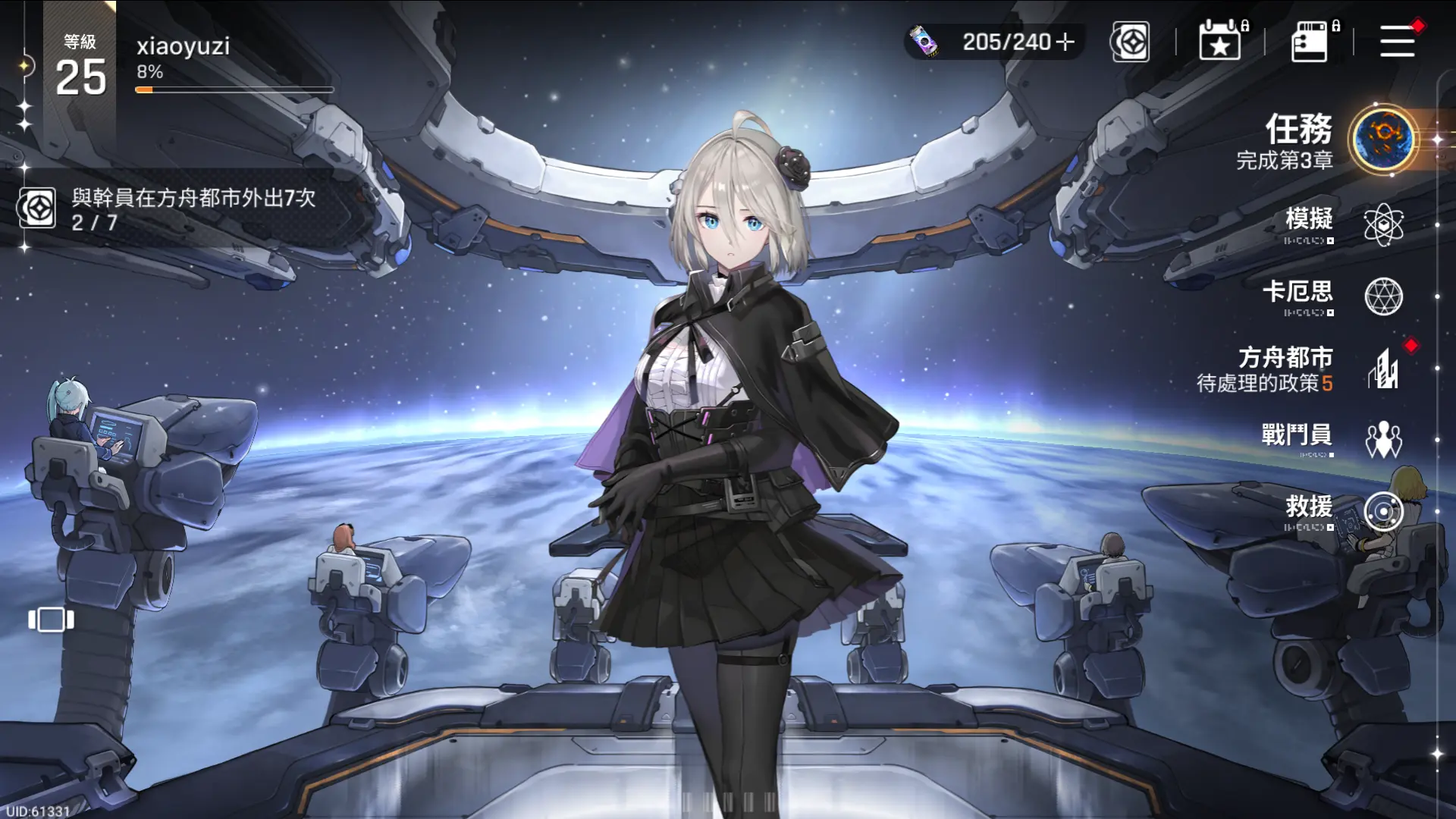Open the 戰鬥員 combatants menu

[x=1382, y=439]
